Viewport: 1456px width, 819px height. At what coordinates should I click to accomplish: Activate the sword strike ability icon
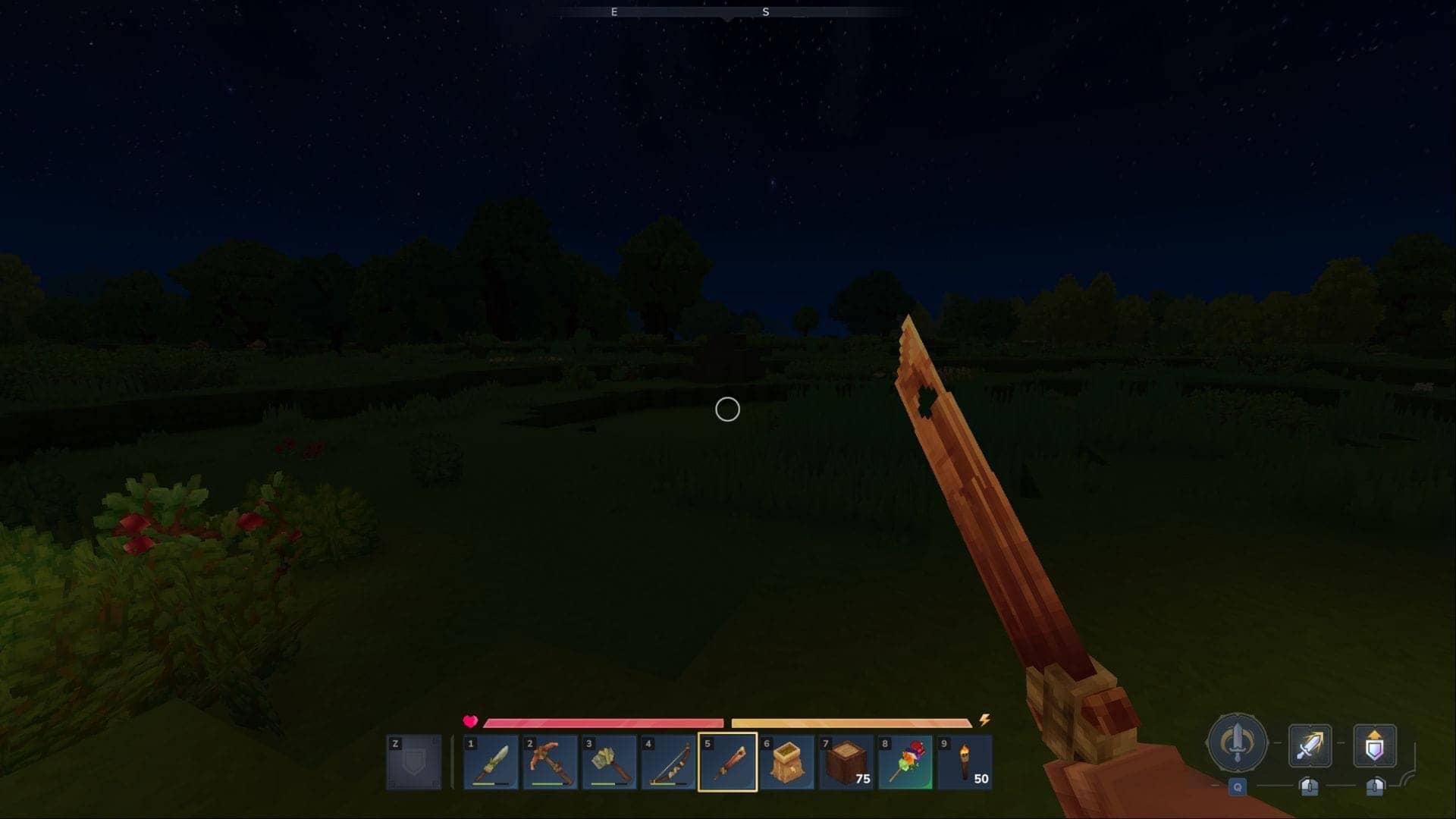[x=1310, y=745]
